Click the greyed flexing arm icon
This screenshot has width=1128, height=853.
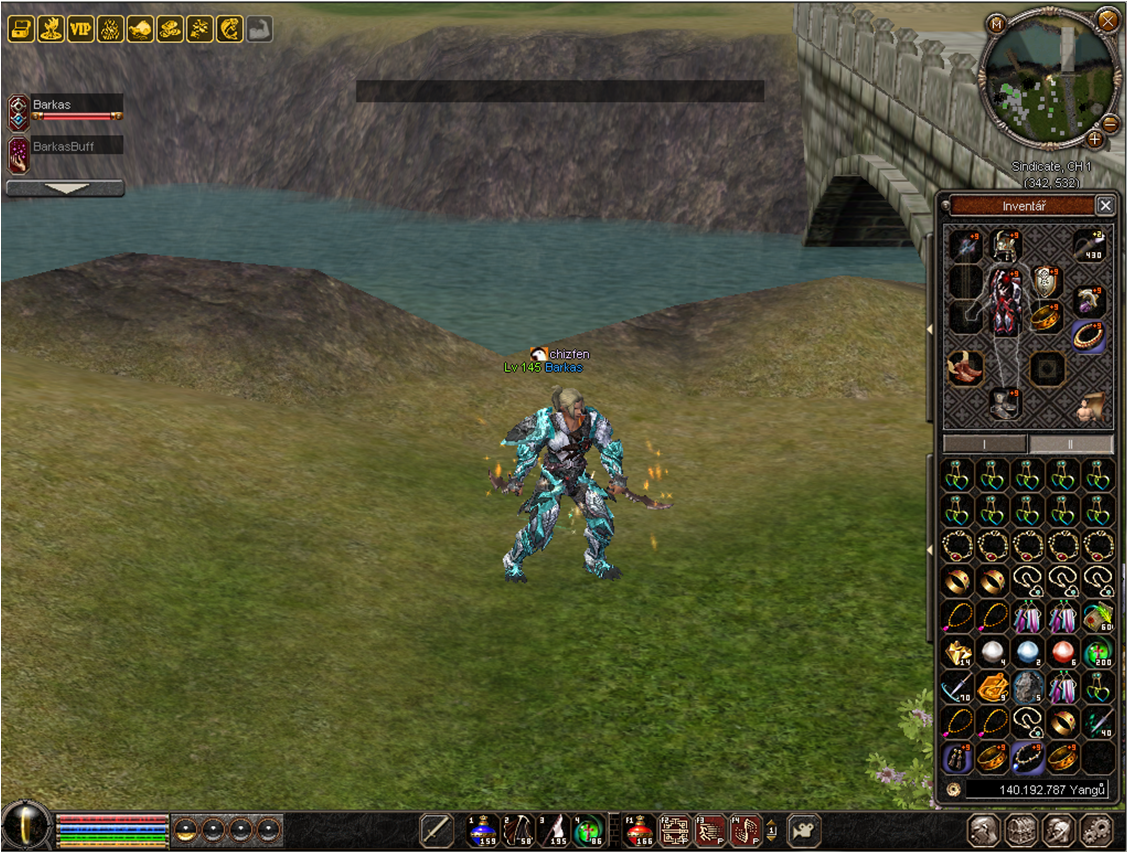coord(259,29)
